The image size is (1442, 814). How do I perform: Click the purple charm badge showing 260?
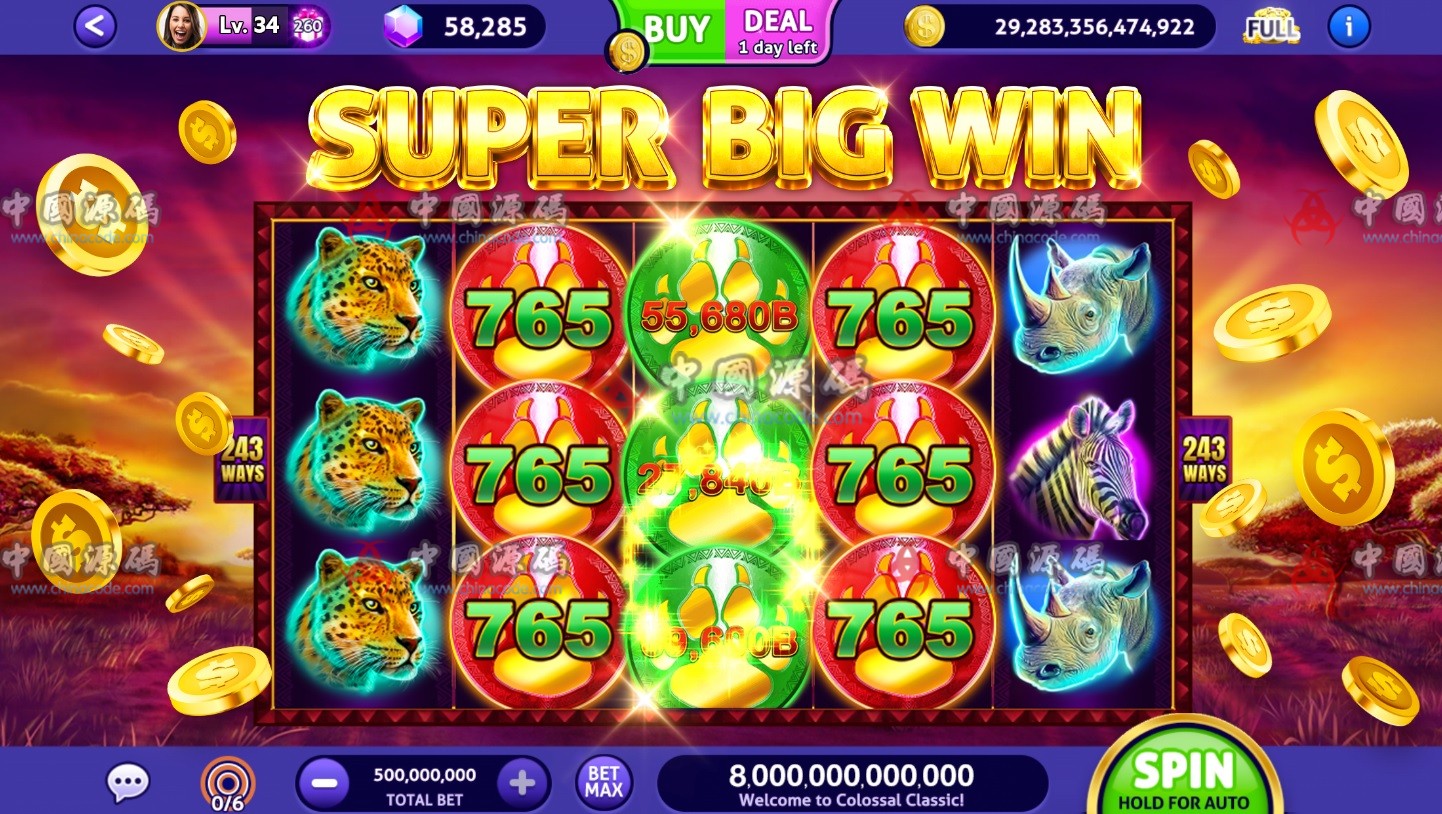[x=307, y=27]
